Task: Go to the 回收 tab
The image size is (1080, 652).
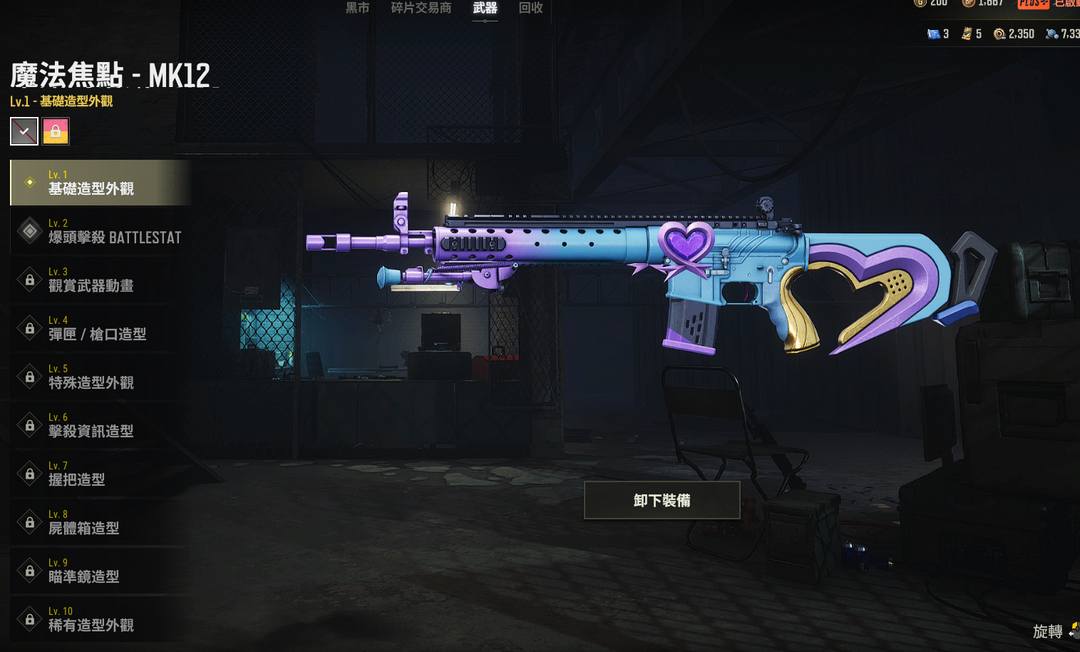Action: [531, 8]
